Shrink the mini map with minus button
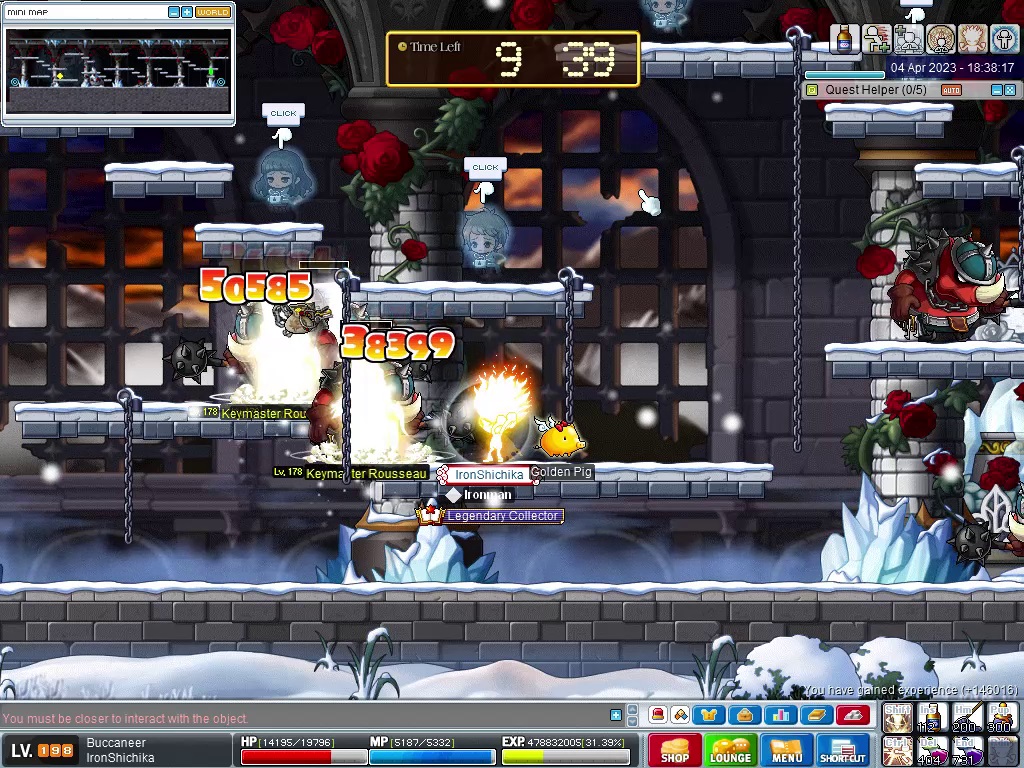Screen dimensions: 1024x768 tap(174, 12)
